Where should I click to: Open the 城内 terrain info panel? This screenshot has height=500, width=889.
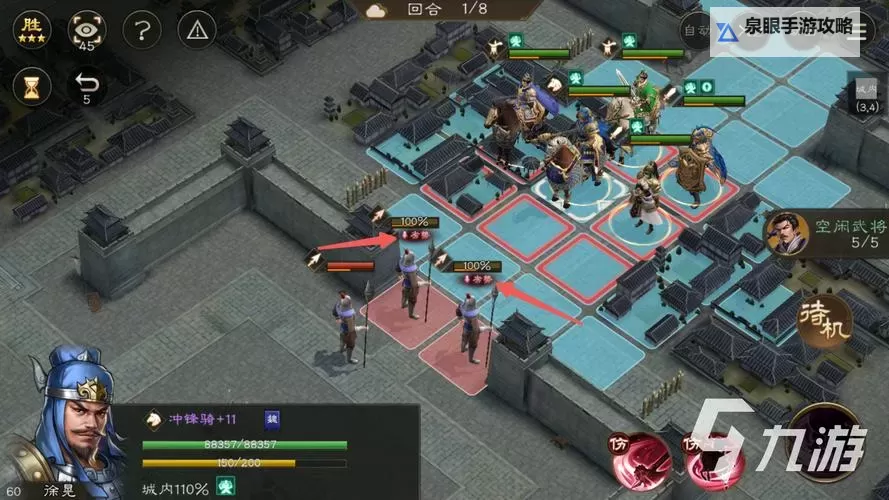[866, 95]
